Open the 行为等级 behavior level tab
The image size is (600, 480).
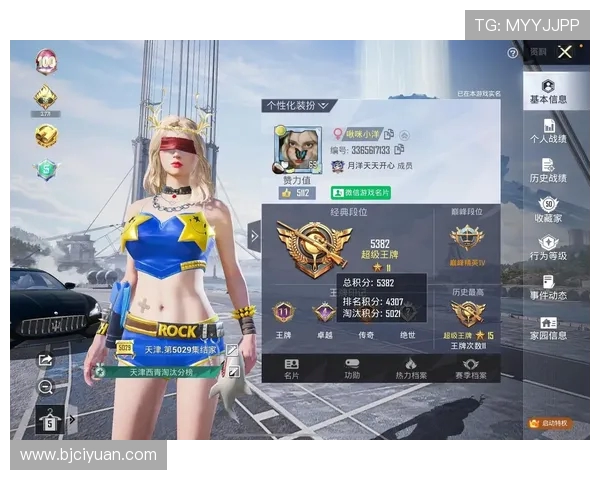point(548,248)
